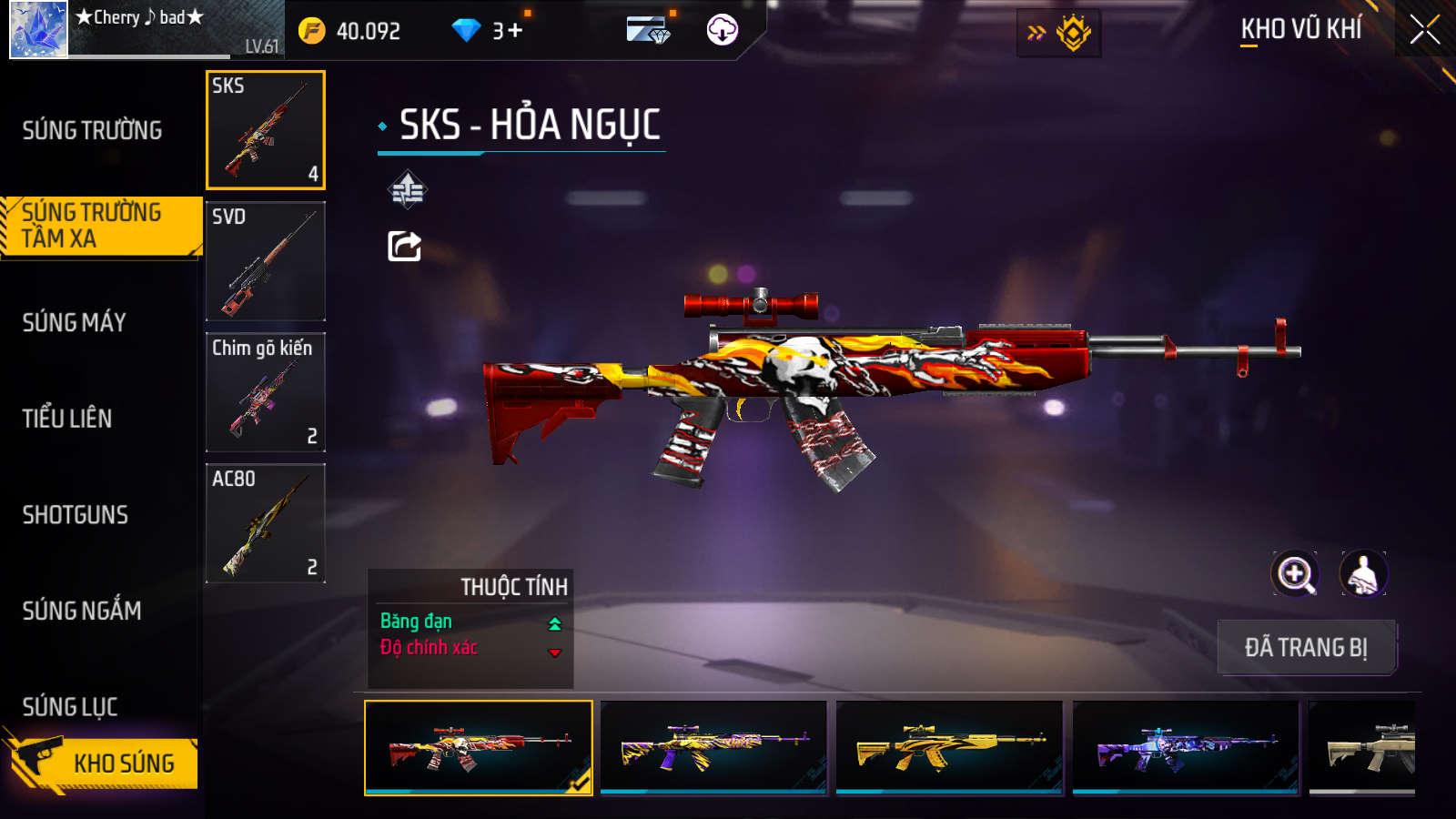Choose the blue-purple SKS skin thumbnail
Image resolution: width=1456 pixels, height=819 pixels.
click(1186, 747)
